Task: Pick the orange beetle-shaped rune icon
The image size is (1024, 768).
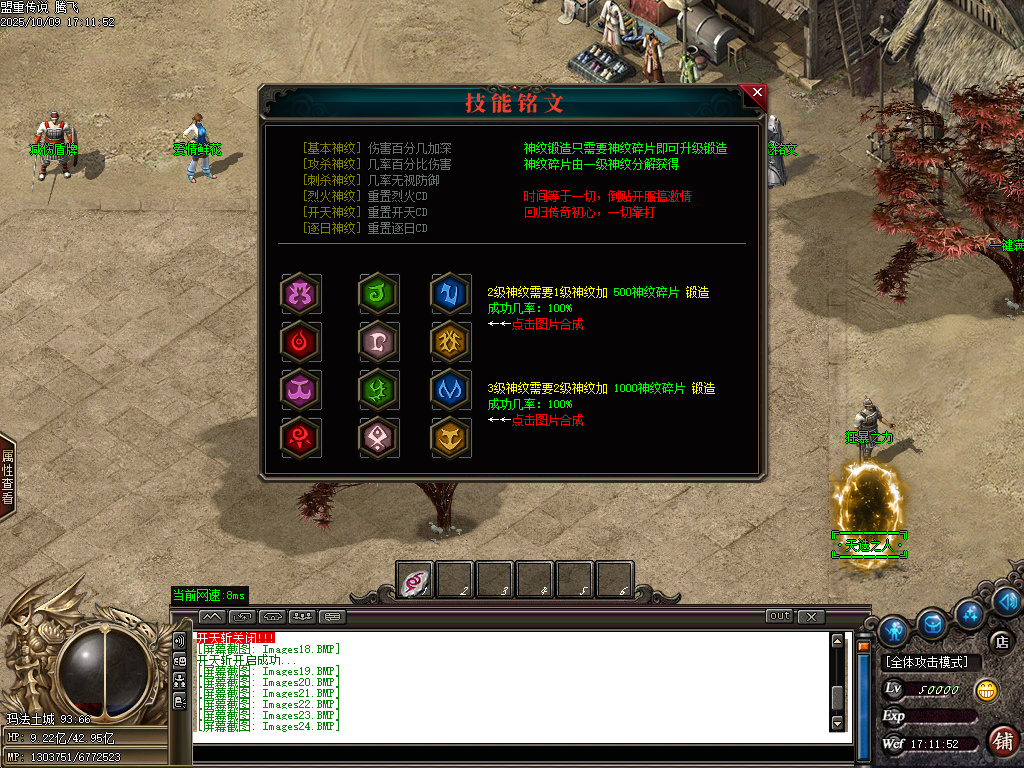Action: coord(449,341)
